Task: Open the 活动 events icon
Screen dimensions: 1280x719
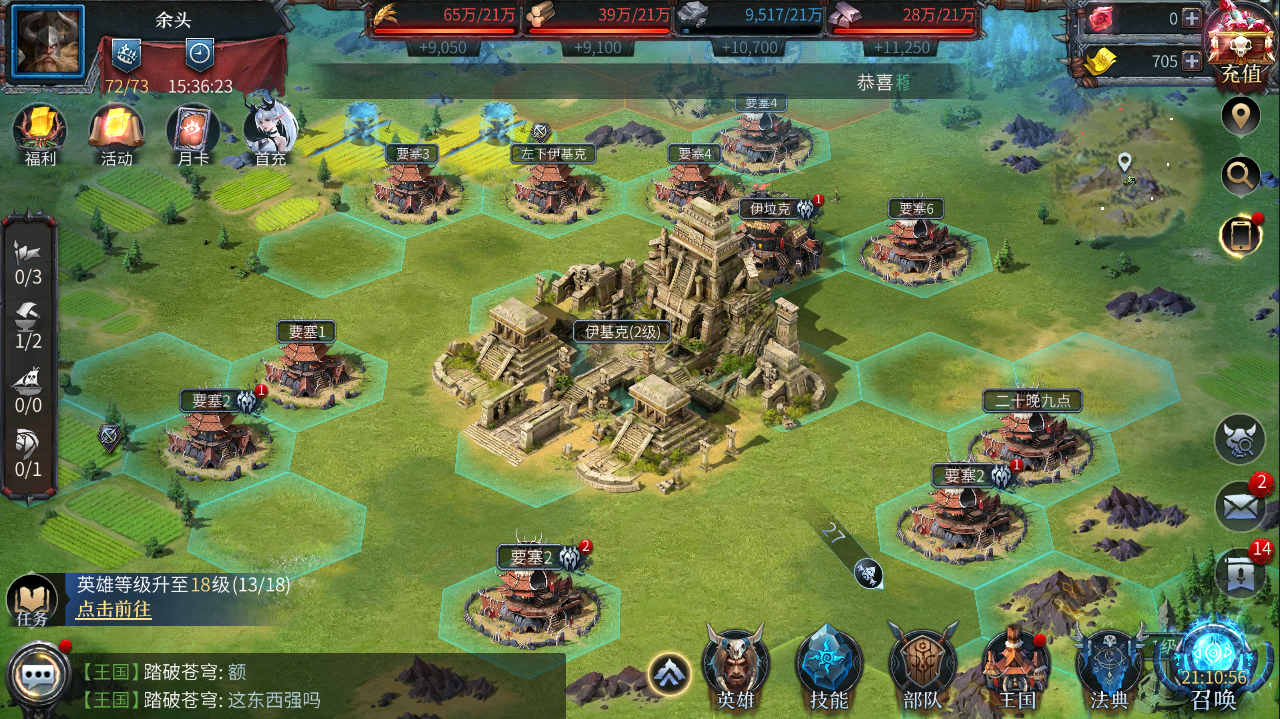Action: (116, 131)
